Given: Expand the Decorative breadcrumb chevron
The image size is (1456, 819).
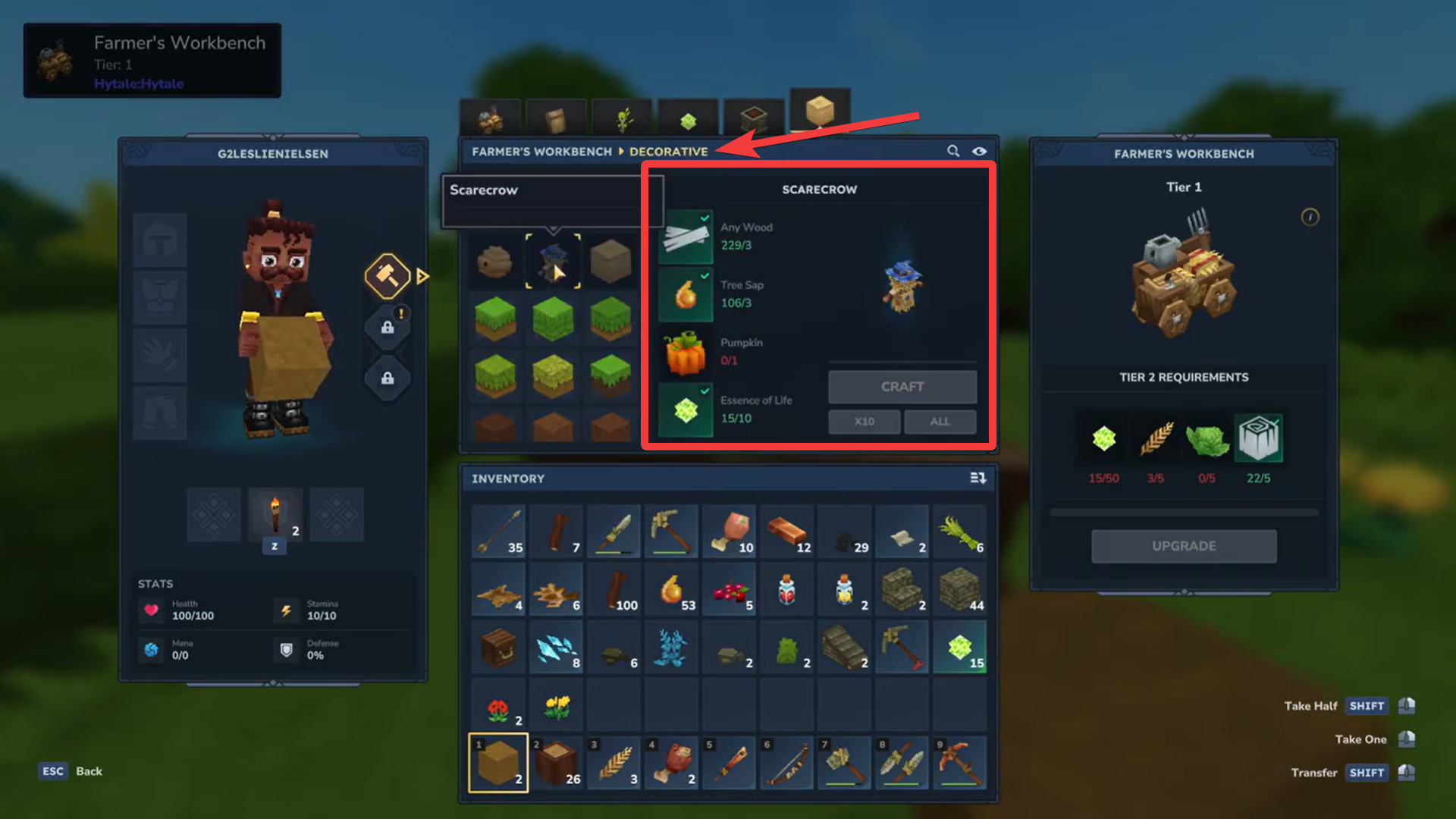Looking at the screenshot, I should point(622,151).
